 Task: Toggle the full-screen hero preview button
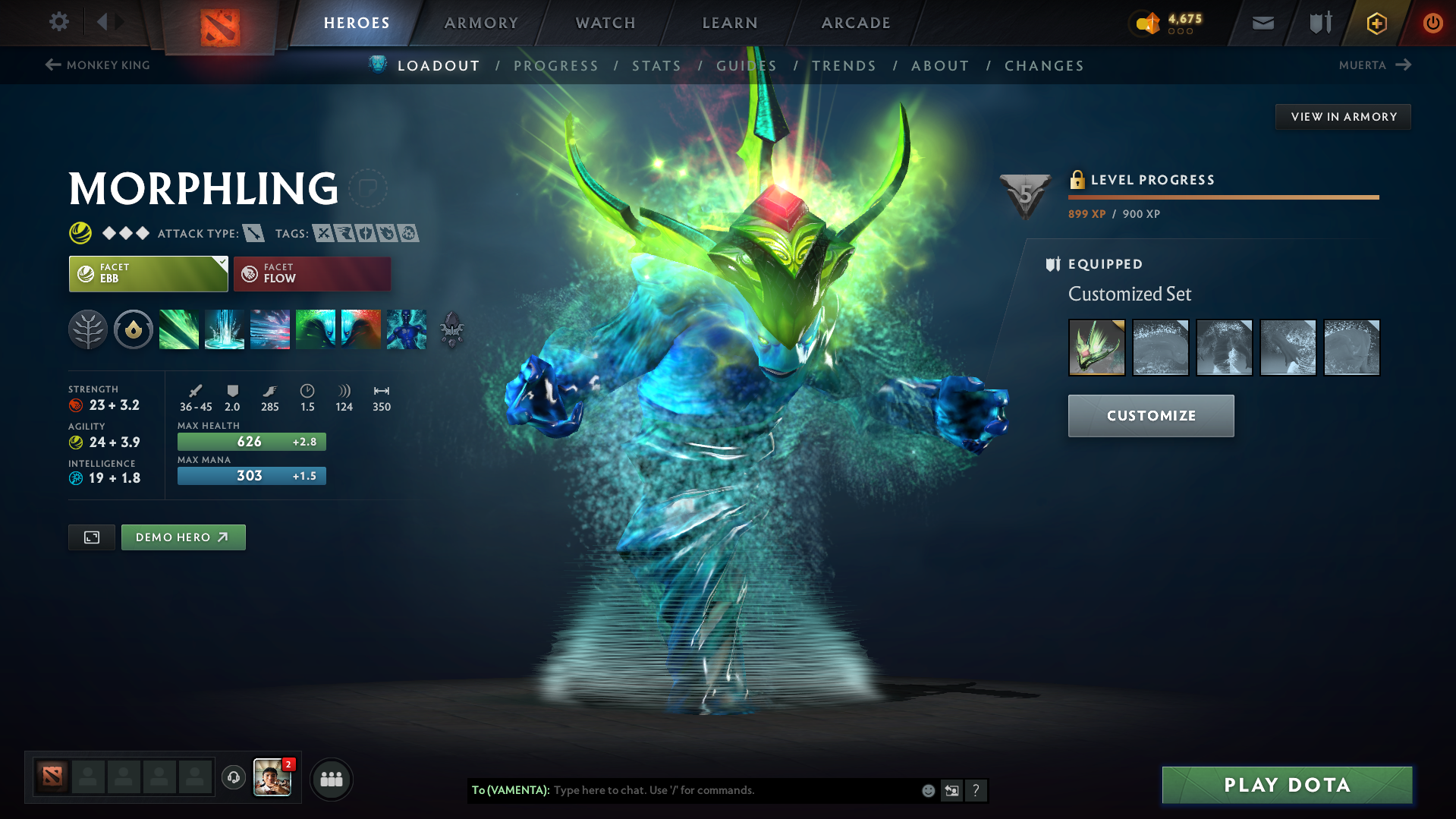pyautogui.click(x=91, y=537)
